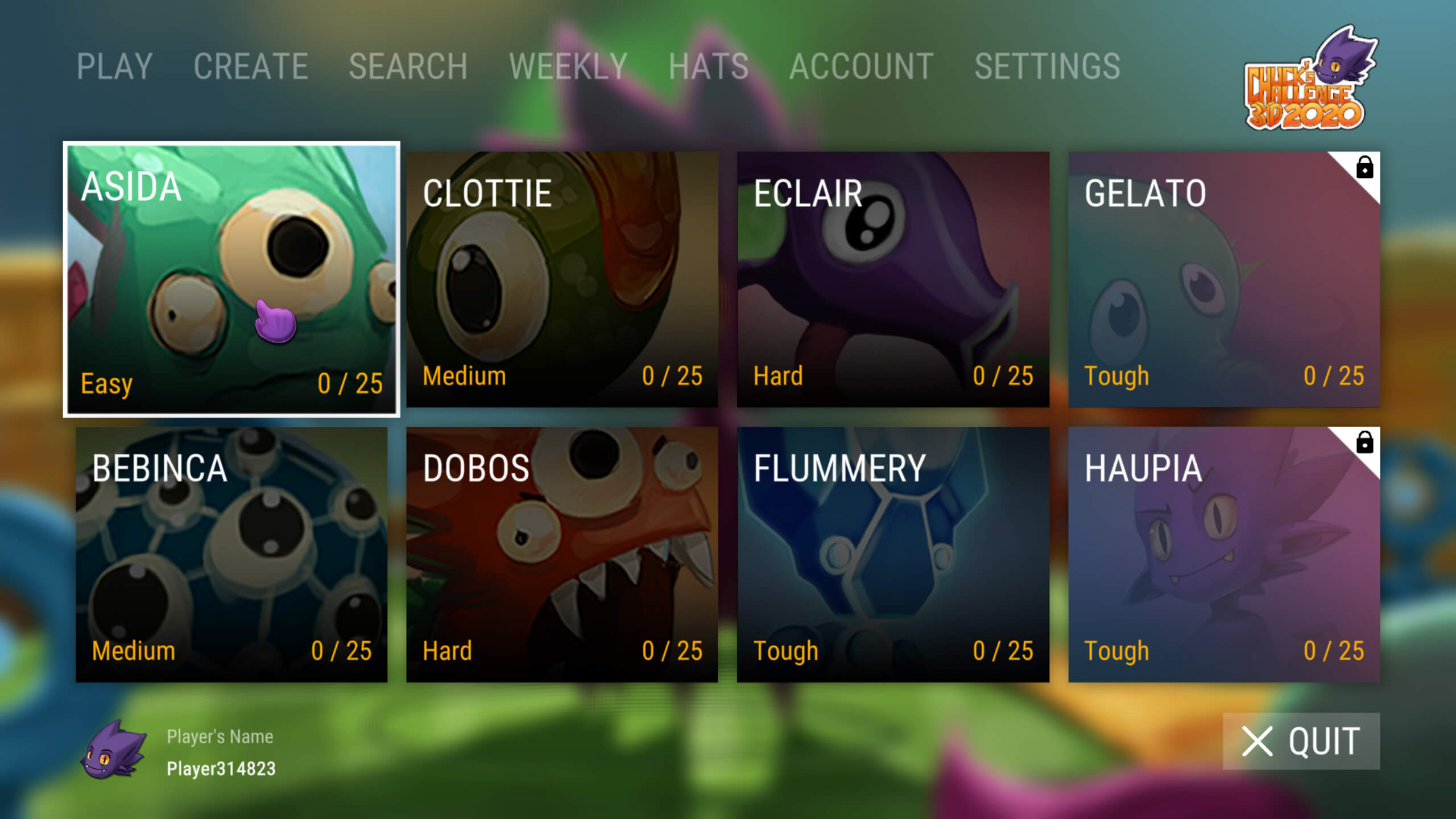The image size is (1456, 819).
Task: Choose the CLOTTIE medium level pack
Action: click(x=562, y=279)
